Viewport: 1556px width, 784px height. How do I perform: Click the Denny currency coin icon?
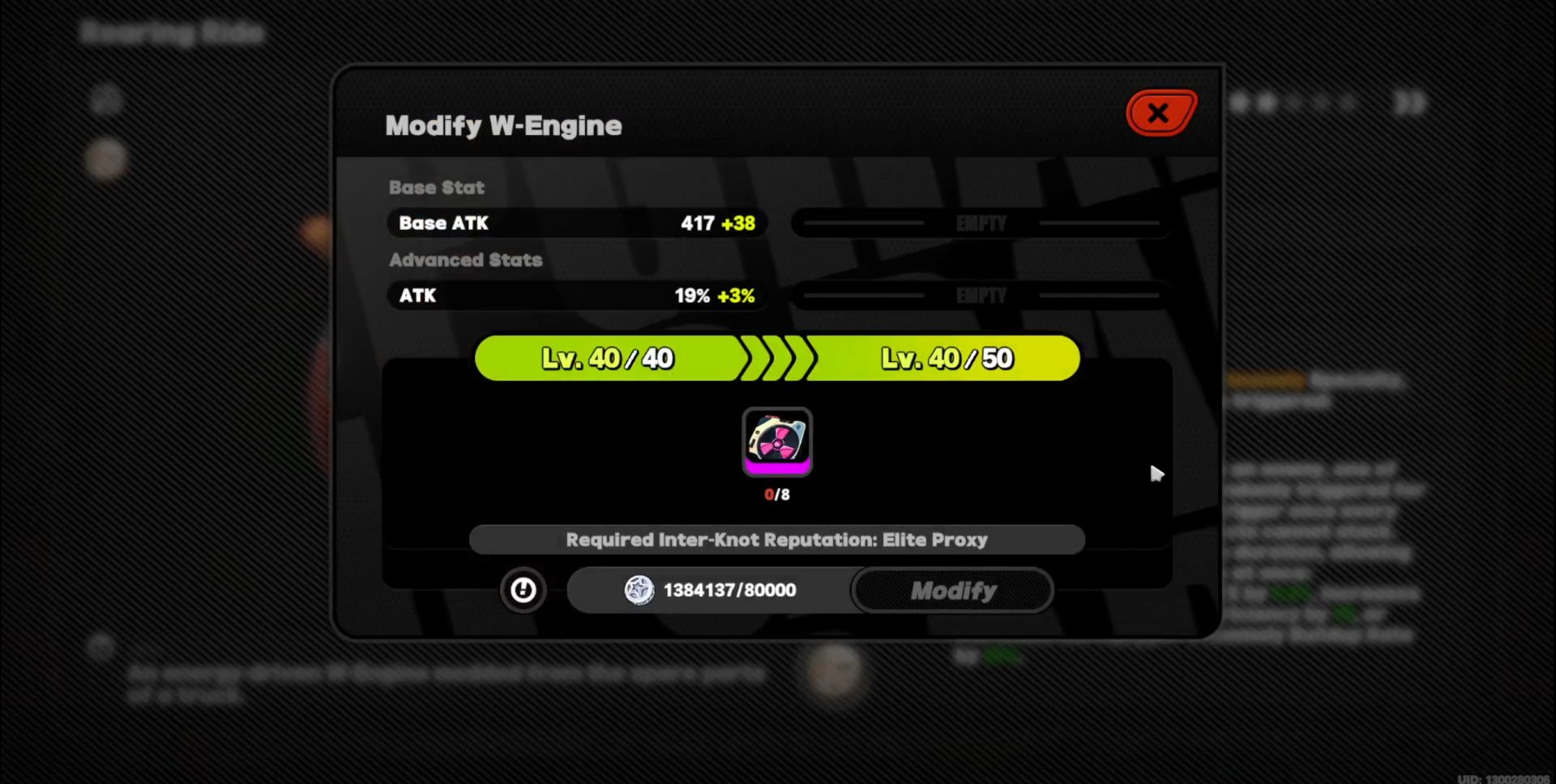[639, 590]
